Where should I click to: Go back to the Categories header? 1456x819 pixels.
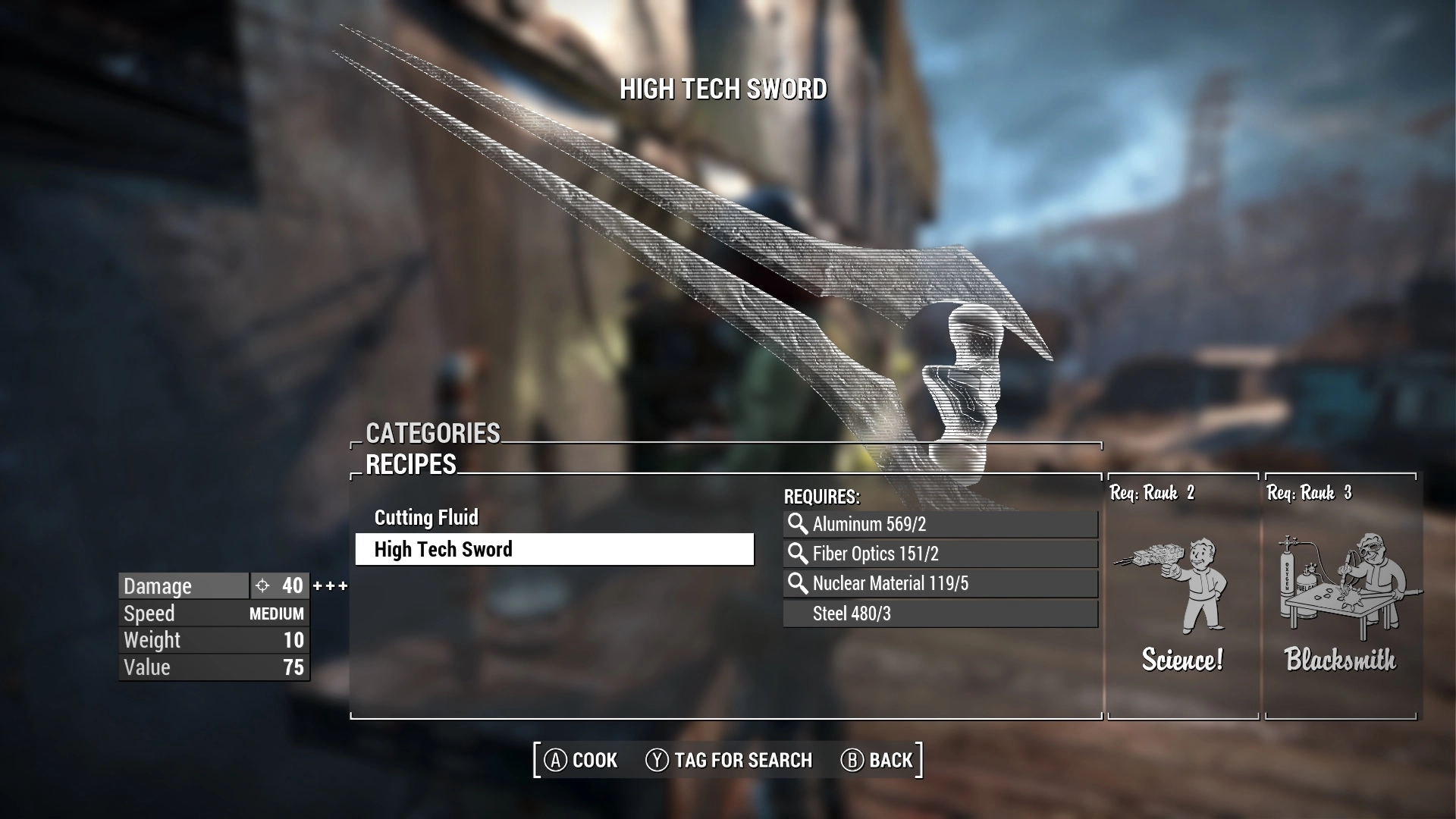pyautogui.click(x=433, y=433)
